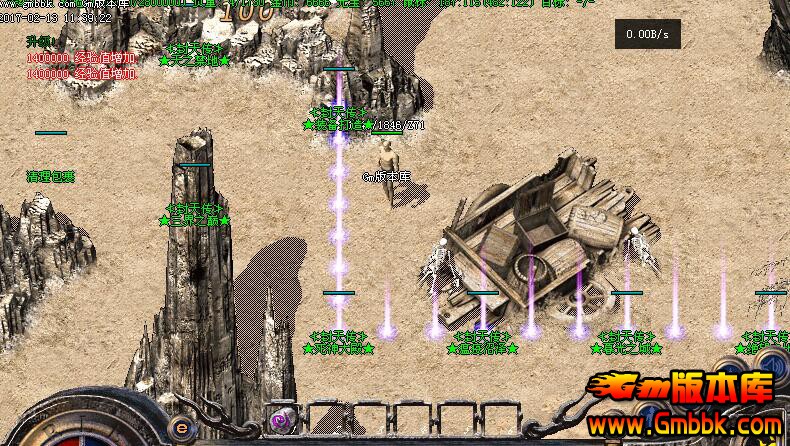Image resolution: width=790 pixels, height=446 pixels.
Task: Click the round "e" button on the HUD
Action: point(181,424)
